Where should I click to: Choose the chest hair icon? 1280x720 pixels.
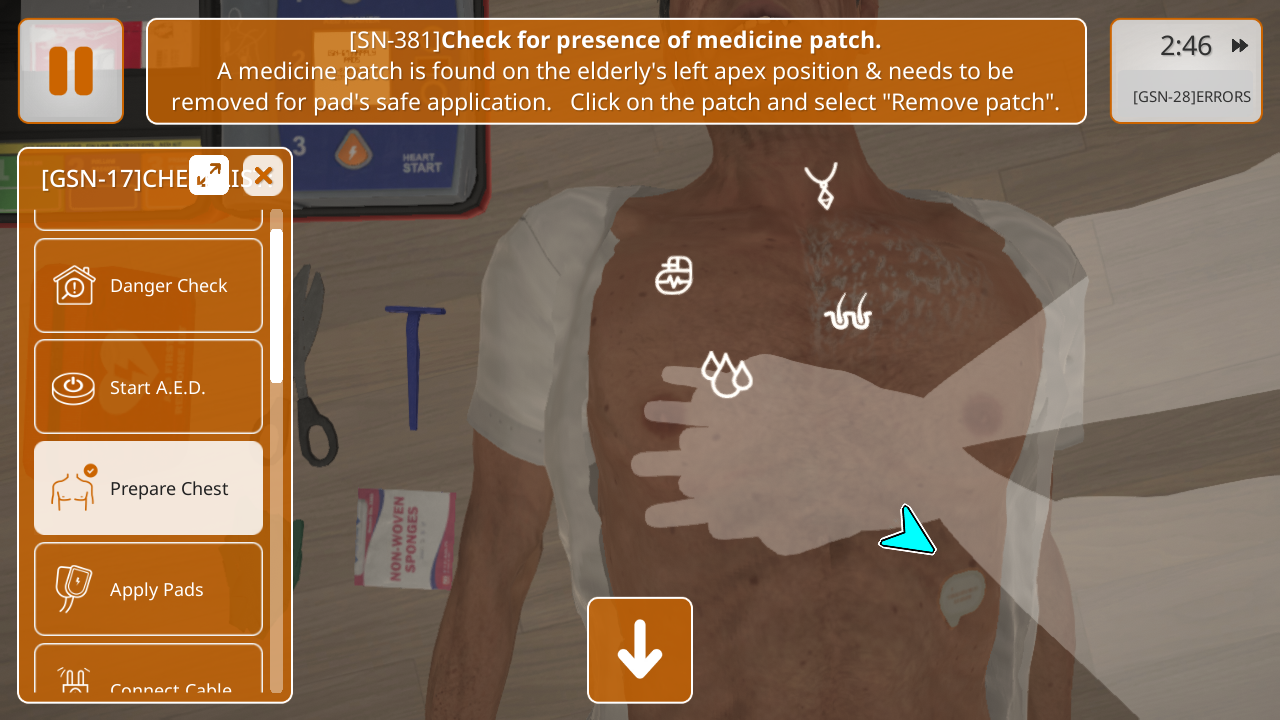point(848,312)
